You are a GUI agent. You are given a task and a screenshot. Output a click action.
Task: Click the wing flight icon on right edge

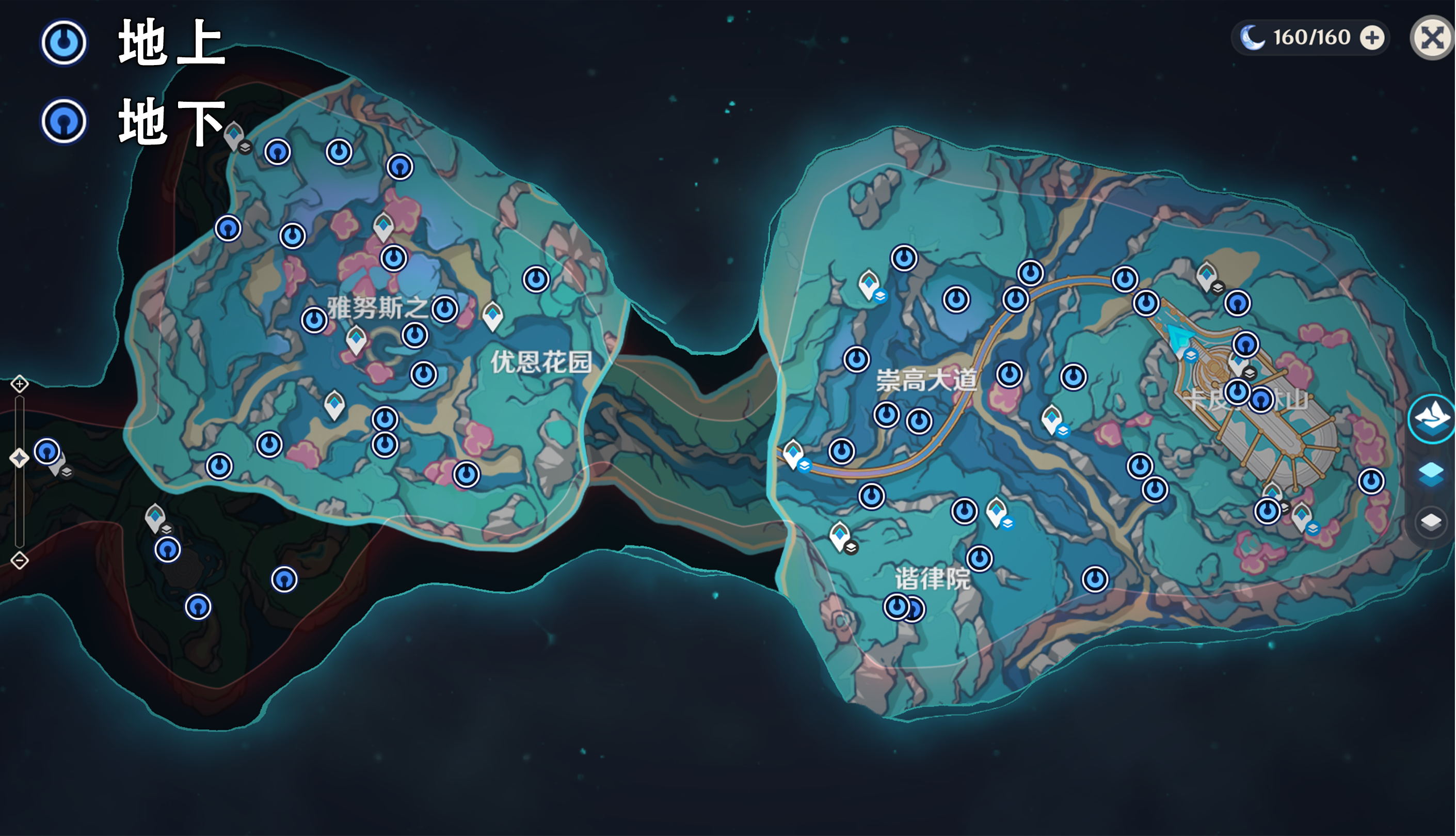click(x=1432, y=419)
